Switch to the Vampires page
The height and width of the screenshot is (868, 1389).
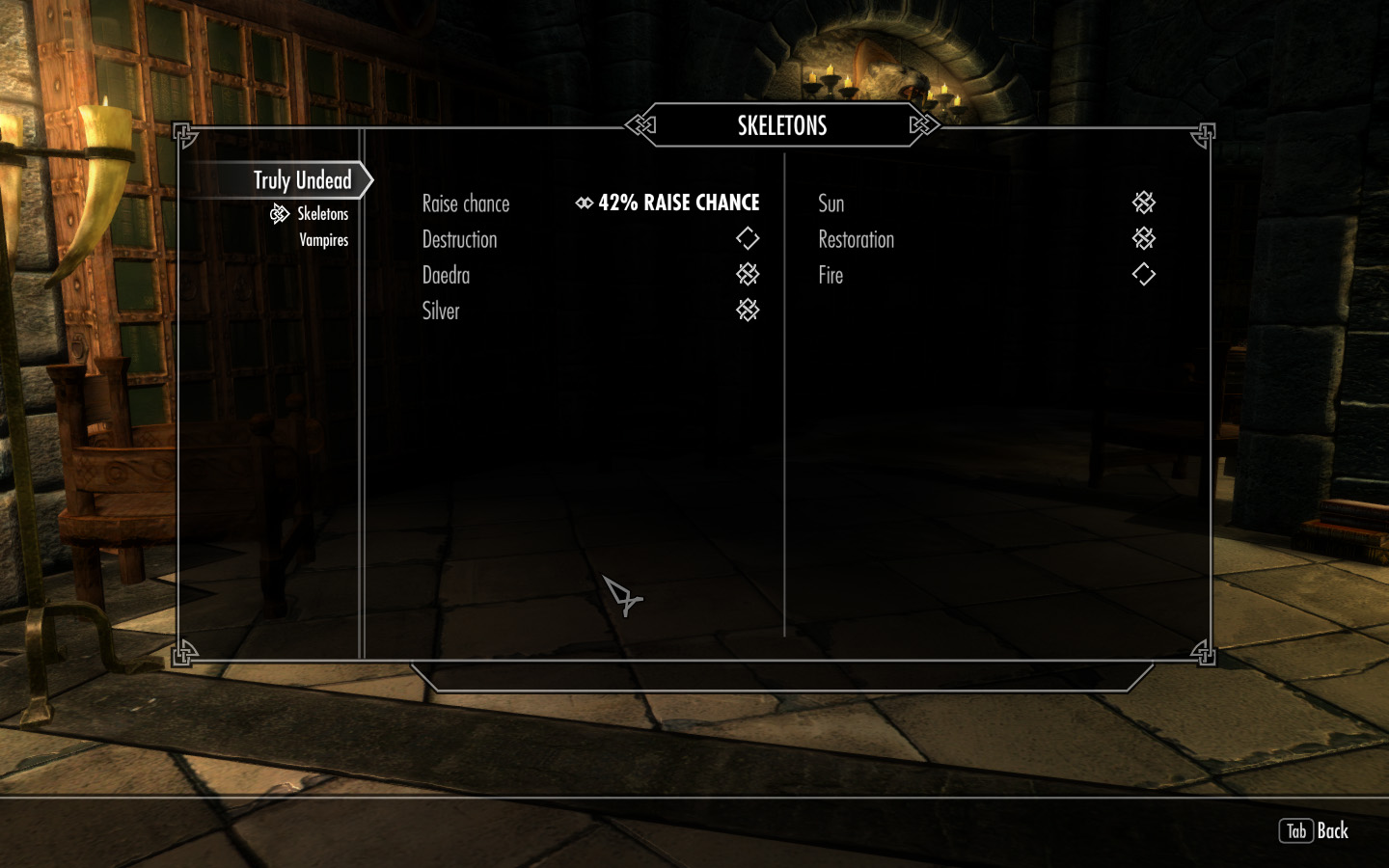[323, 240]
